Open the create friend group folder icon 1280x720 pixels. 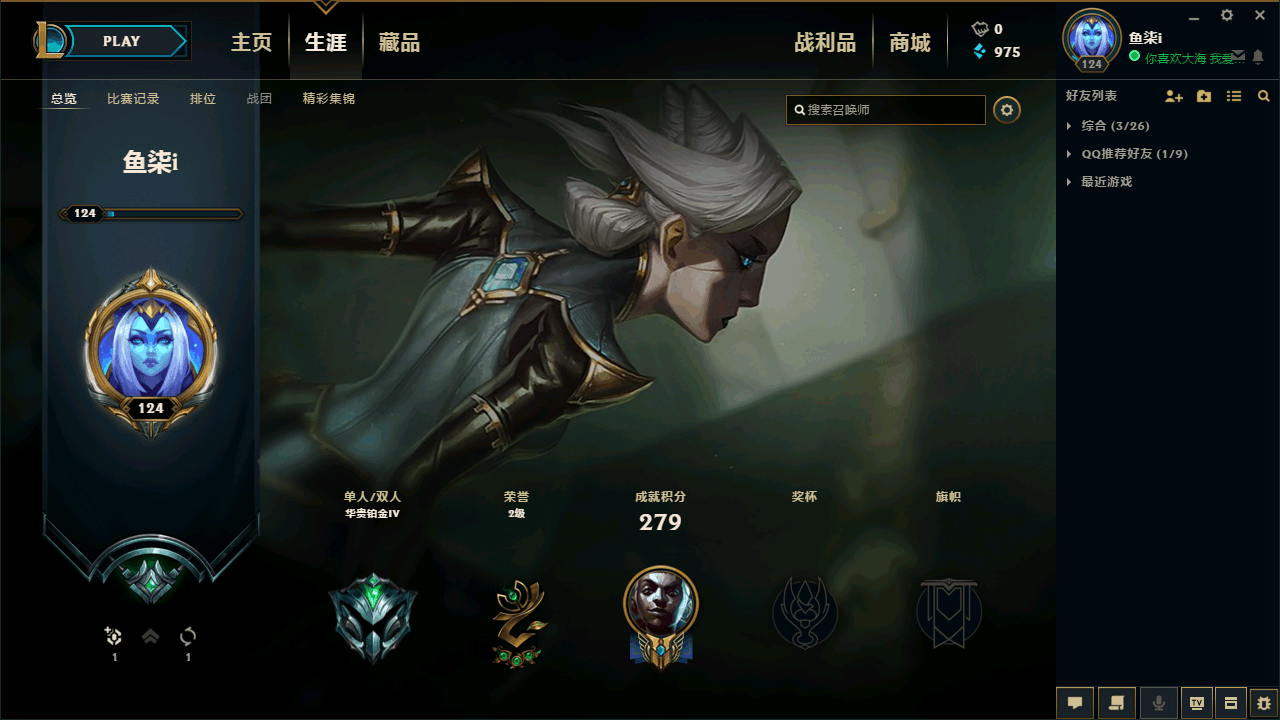tap(1204, 95)
